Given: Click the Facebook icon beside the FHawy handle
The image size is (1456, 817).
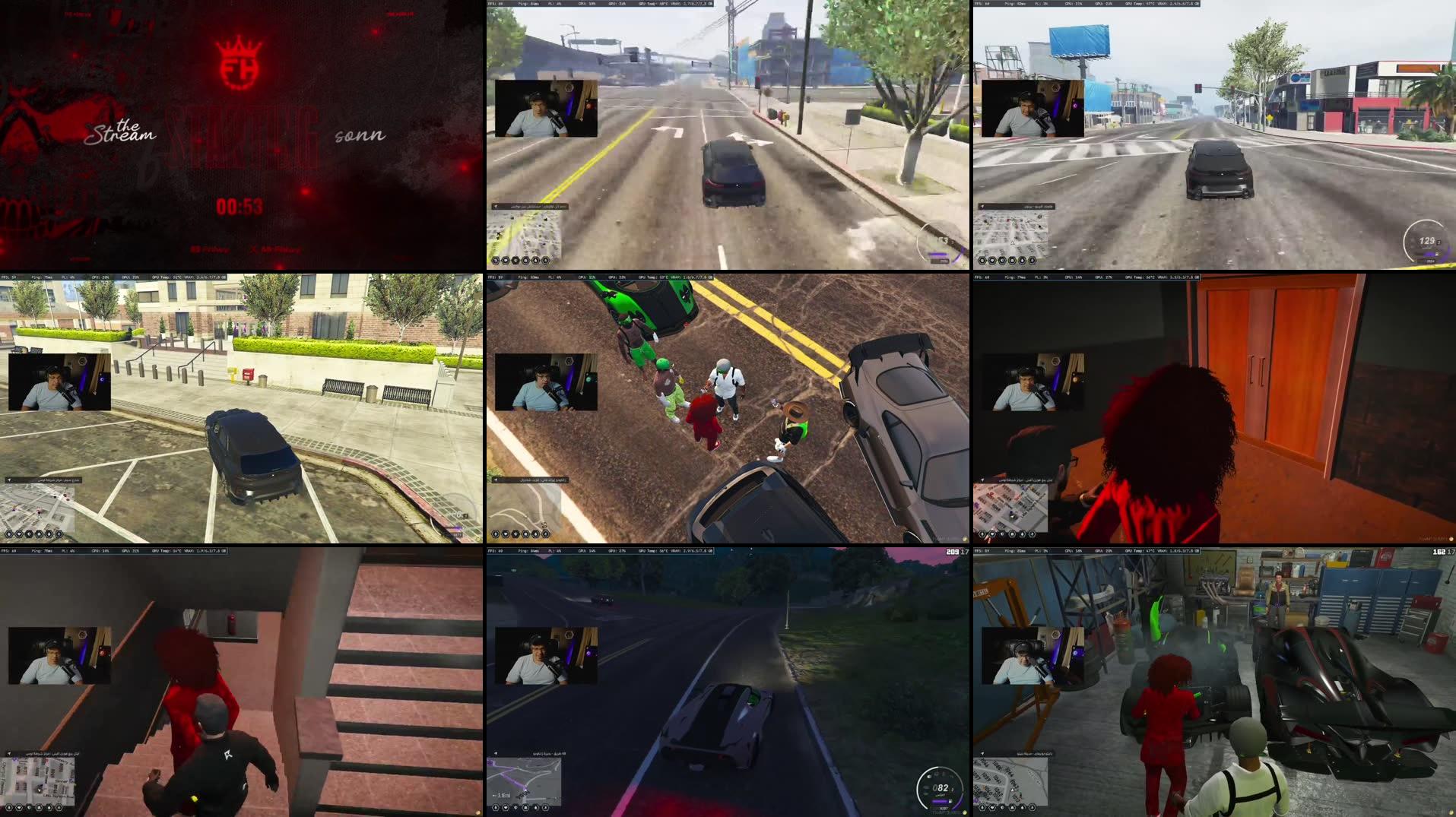Looking at the screenshot, I should [195, 249].
